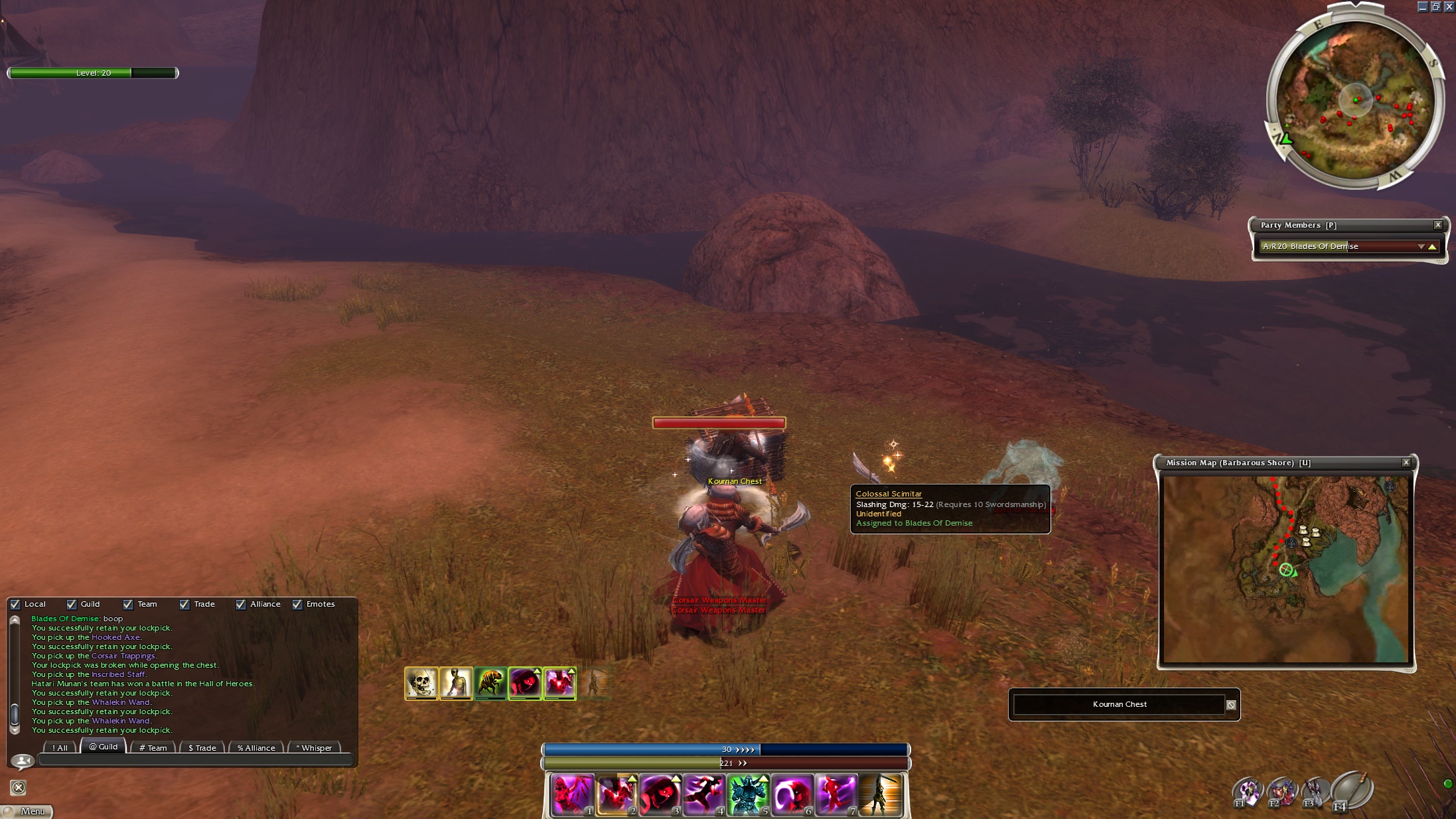Toggle the Trade chat channel checkbox
The width and height of the screenshot is (1456, 819).
(x=184, y=604)
